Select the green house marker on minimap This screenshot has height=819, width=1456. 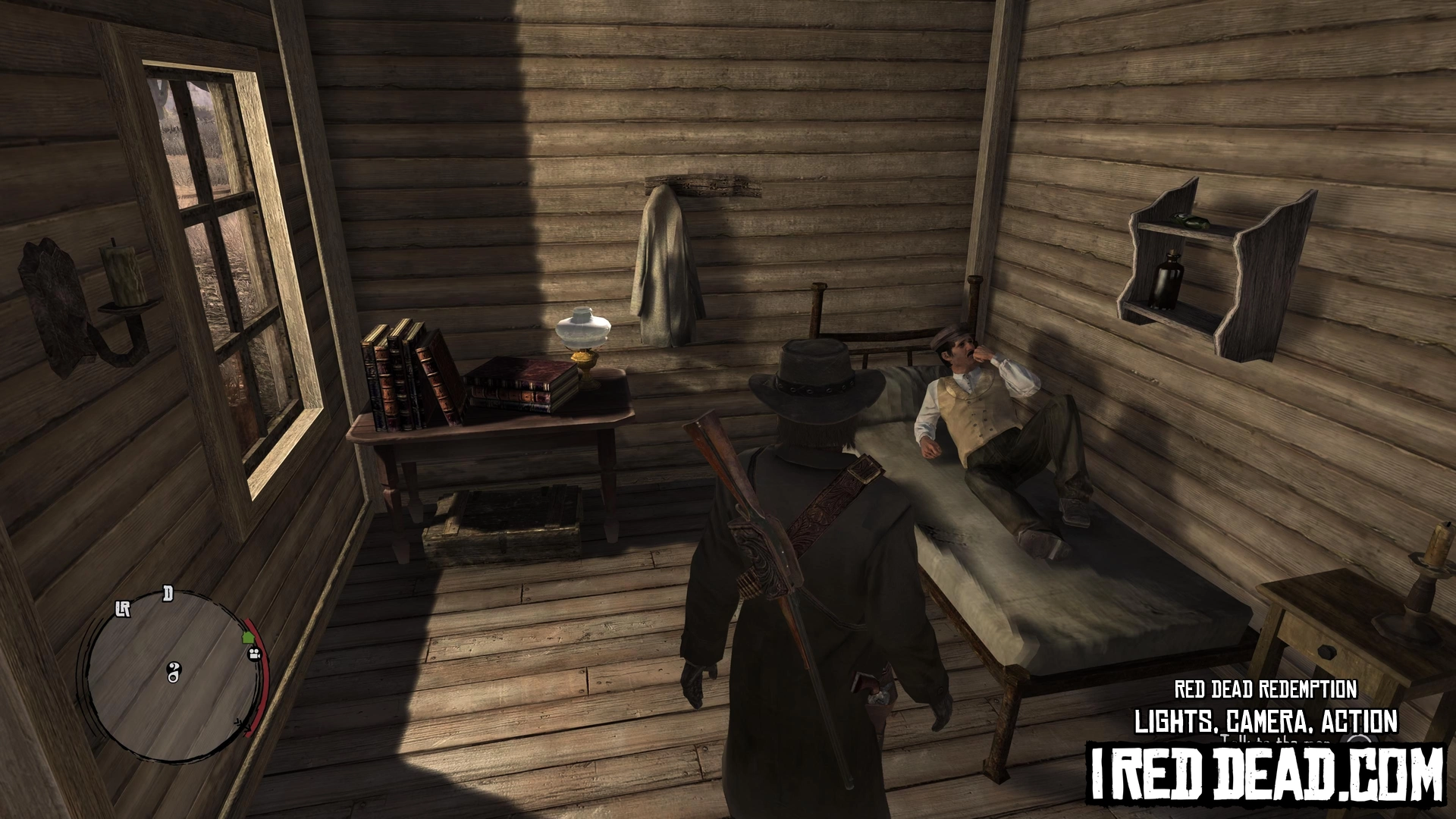pos(247,638)
